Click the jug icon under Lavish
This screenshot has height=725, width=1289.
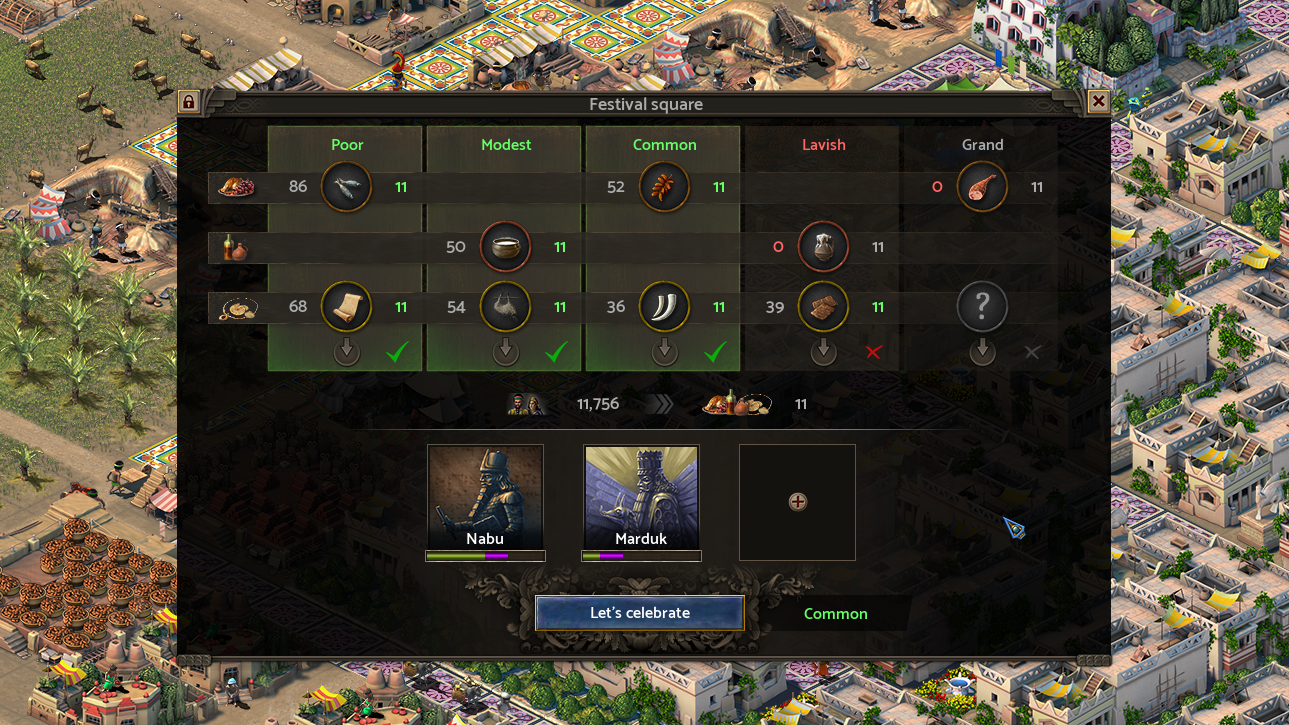[823, 247]
